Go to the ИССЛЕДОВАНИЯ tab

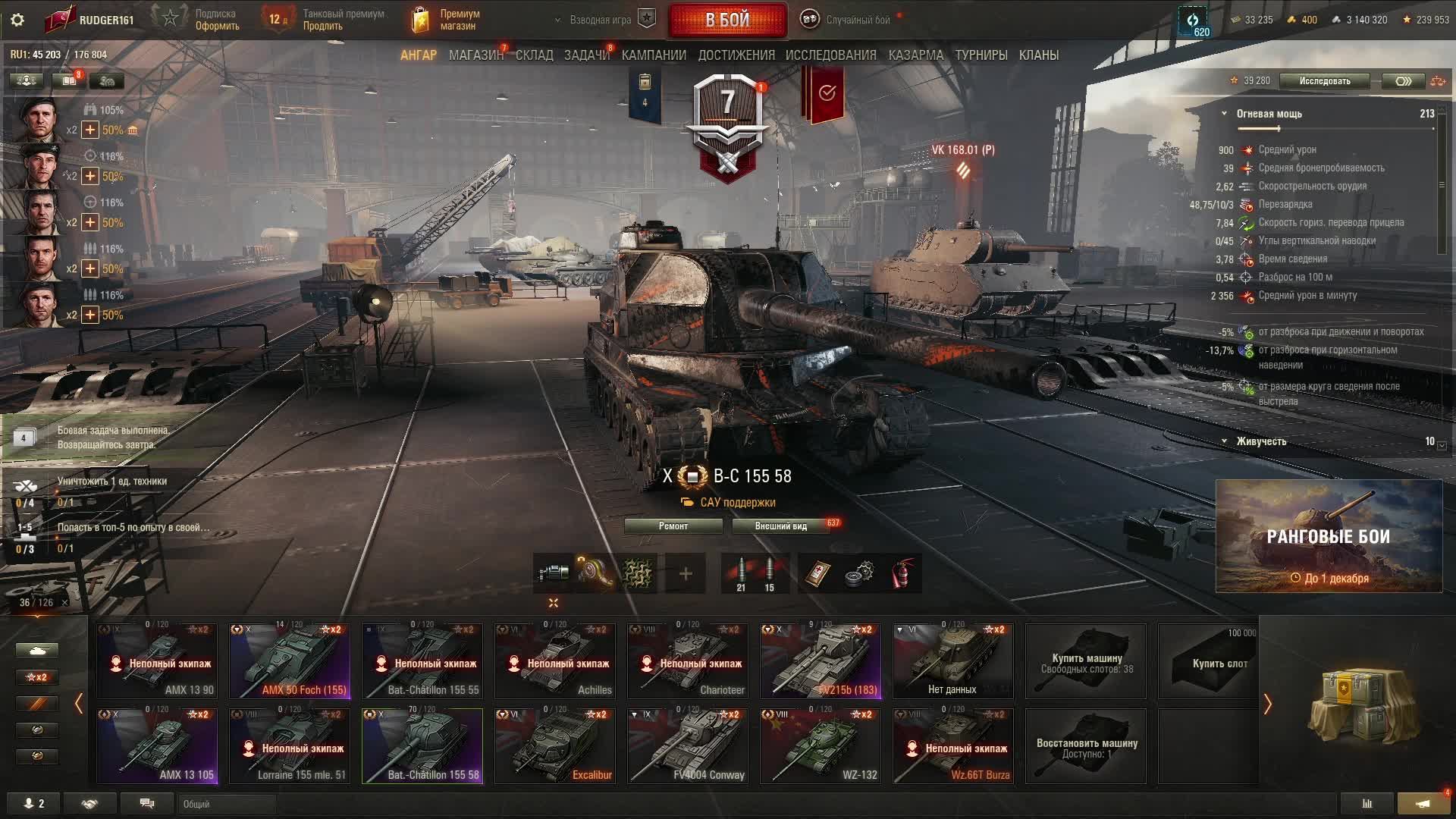click(830, 55)
